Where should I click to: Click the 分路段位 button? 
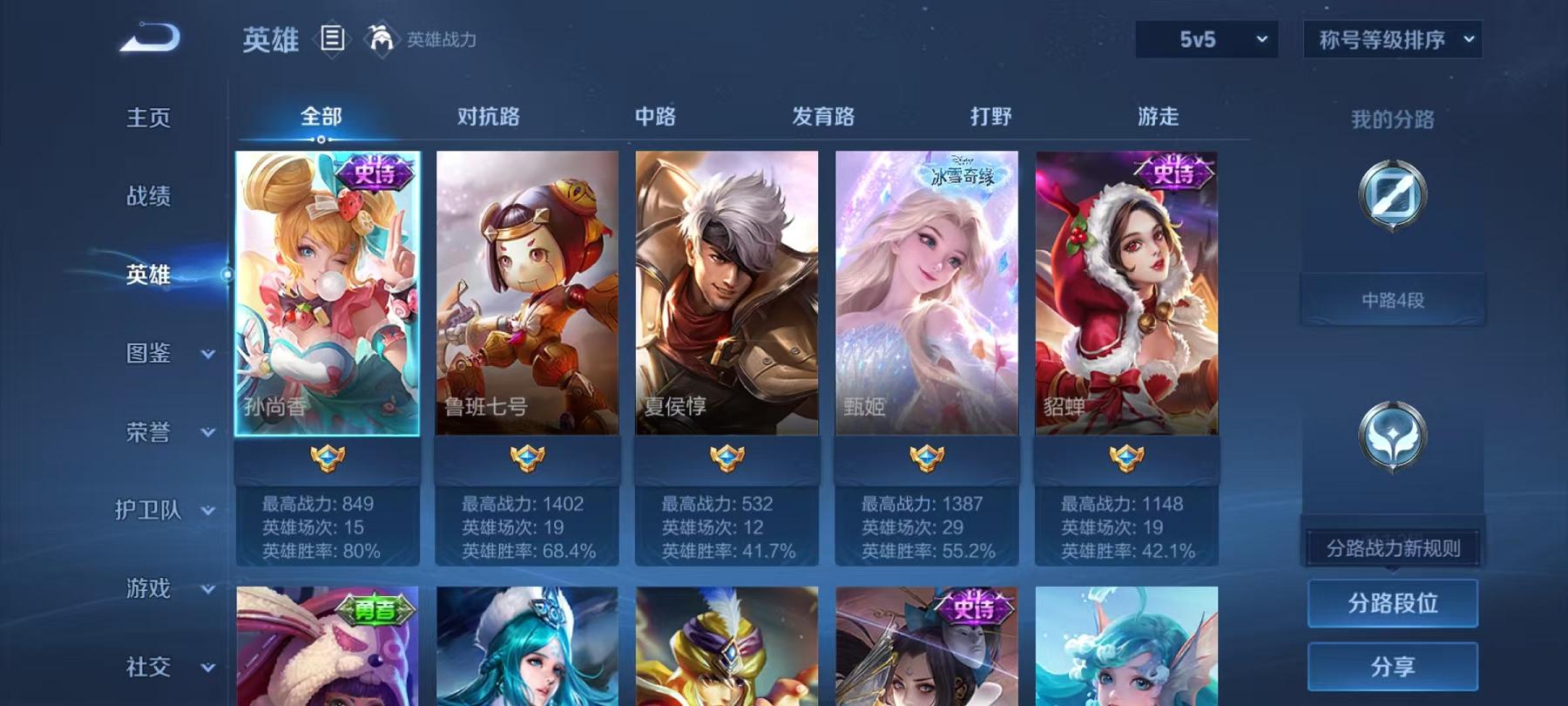[1391, 602]
